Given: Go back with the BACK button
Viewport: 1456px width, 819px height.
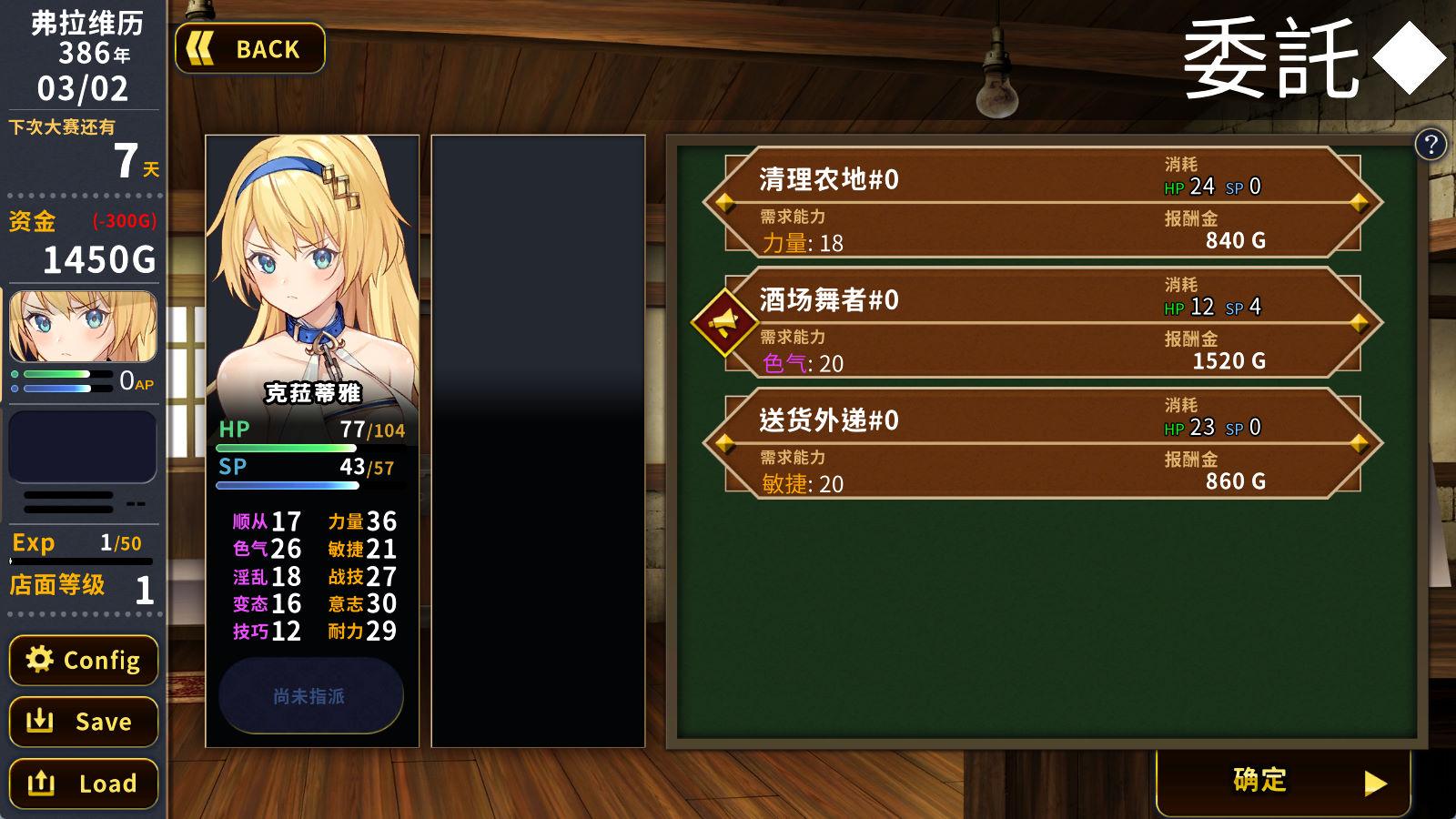Looking at the screenshot, I should coord(250,48).
